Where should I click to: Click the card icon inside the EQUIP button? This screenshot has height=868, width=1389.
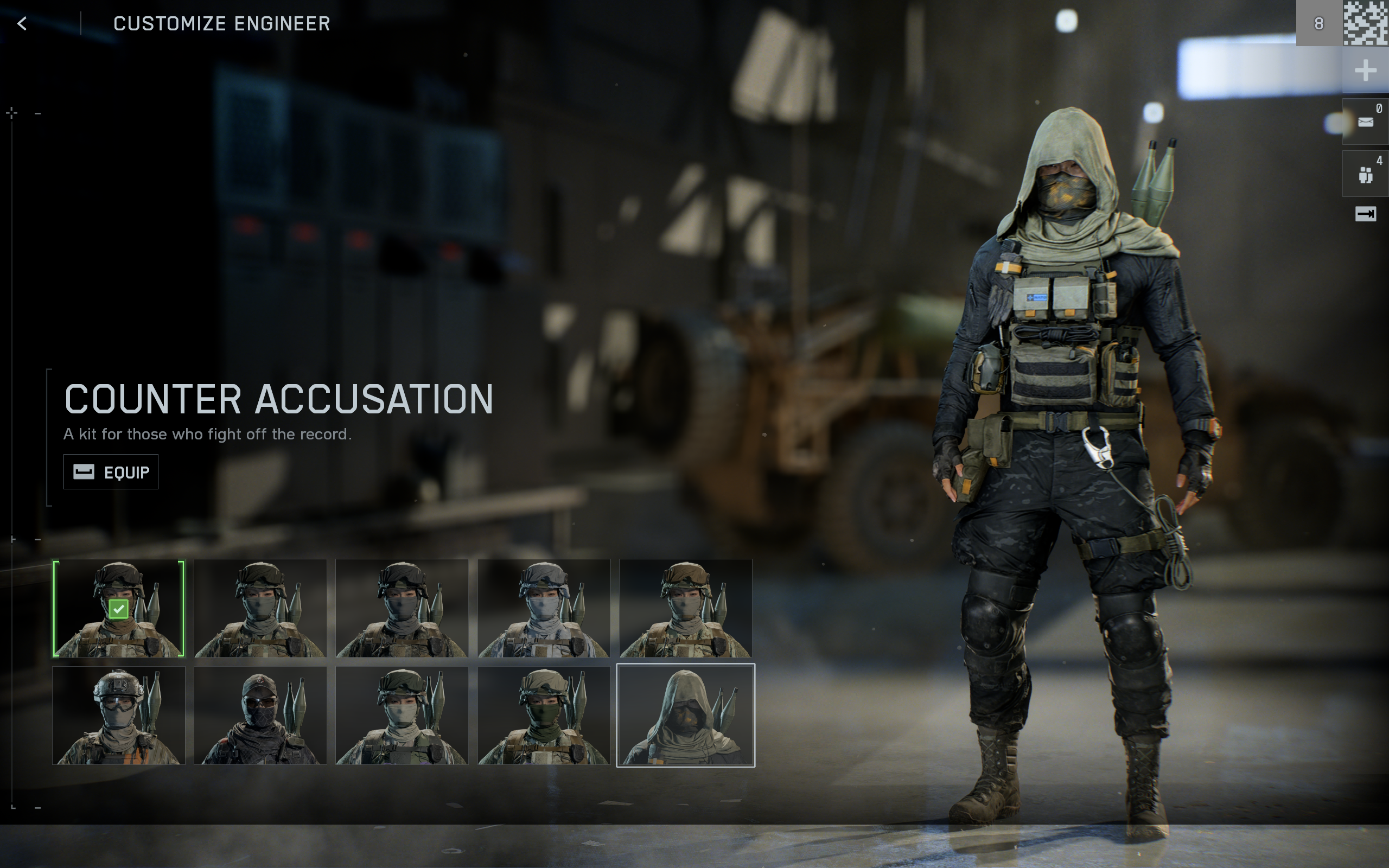click(x=82, y=471)
